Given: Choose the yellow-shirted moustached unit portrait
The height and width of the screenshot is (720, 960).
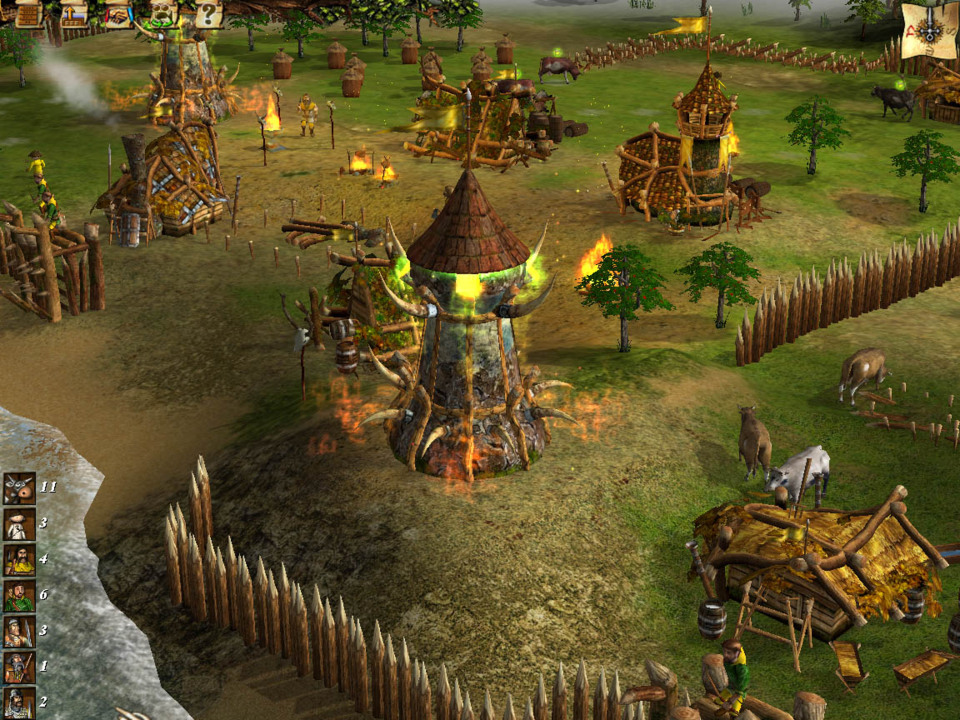Looking at the screenshot, I should 19,560.
